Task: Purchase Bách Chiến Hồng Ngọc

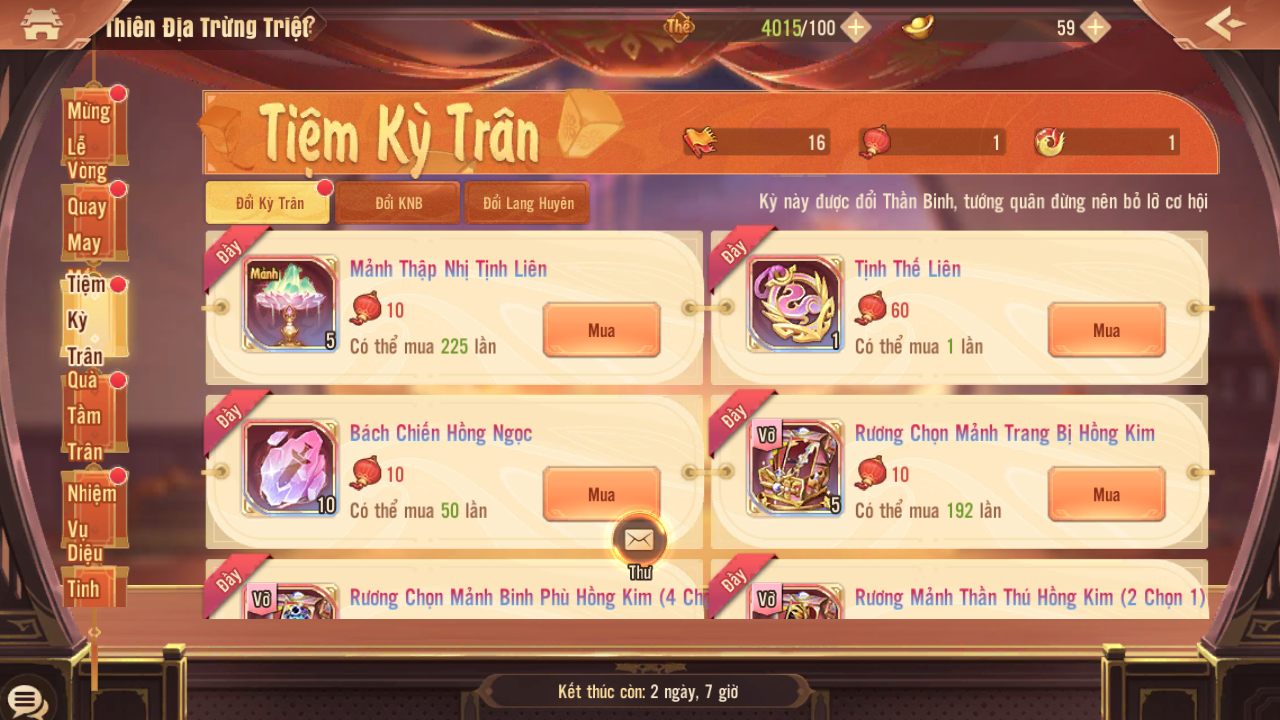Action: click(601, 494)
